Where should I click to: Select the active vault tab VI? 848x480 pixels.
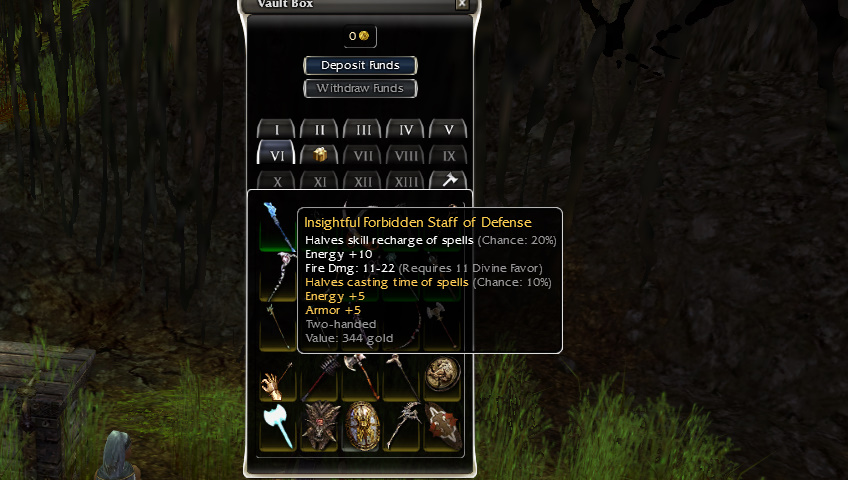(x=277, y=155)
